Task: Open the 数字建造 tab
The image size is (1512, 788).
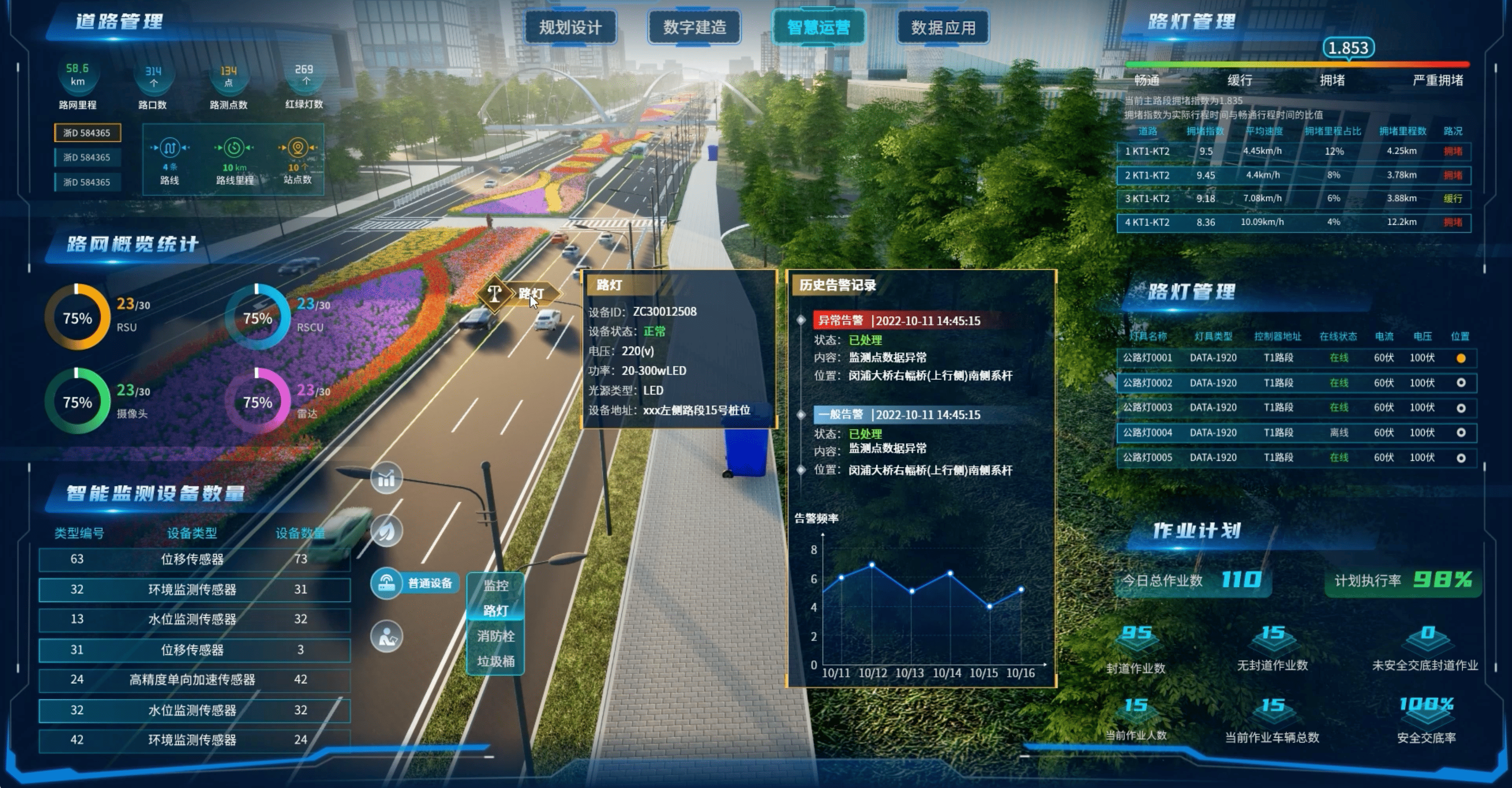Action: pyautogui.click(x=694, y=27)
